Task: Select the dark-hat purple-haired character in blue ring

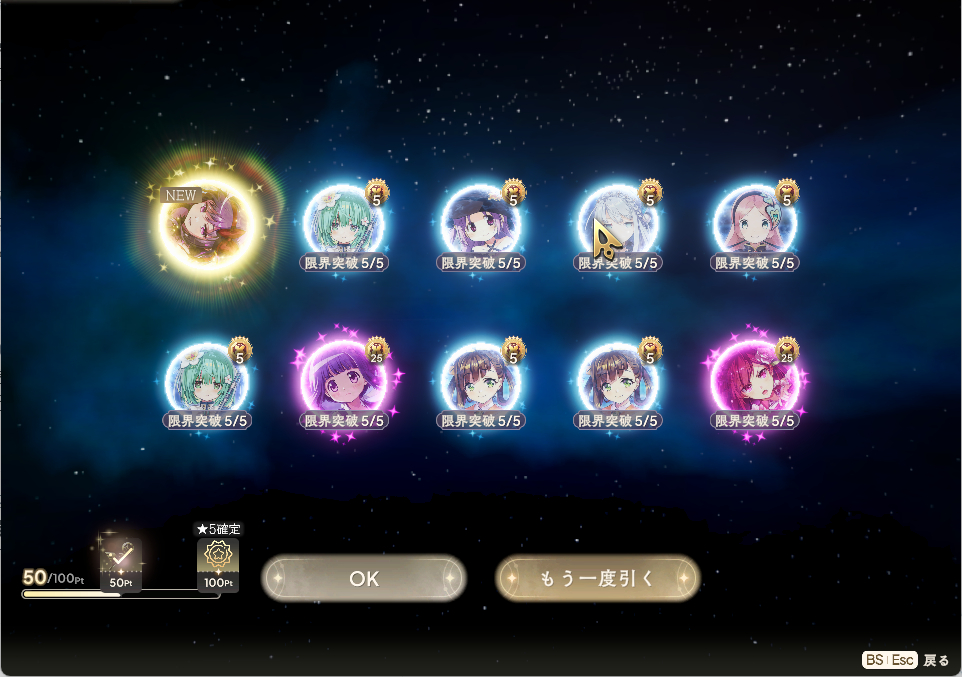Action: 482,224
